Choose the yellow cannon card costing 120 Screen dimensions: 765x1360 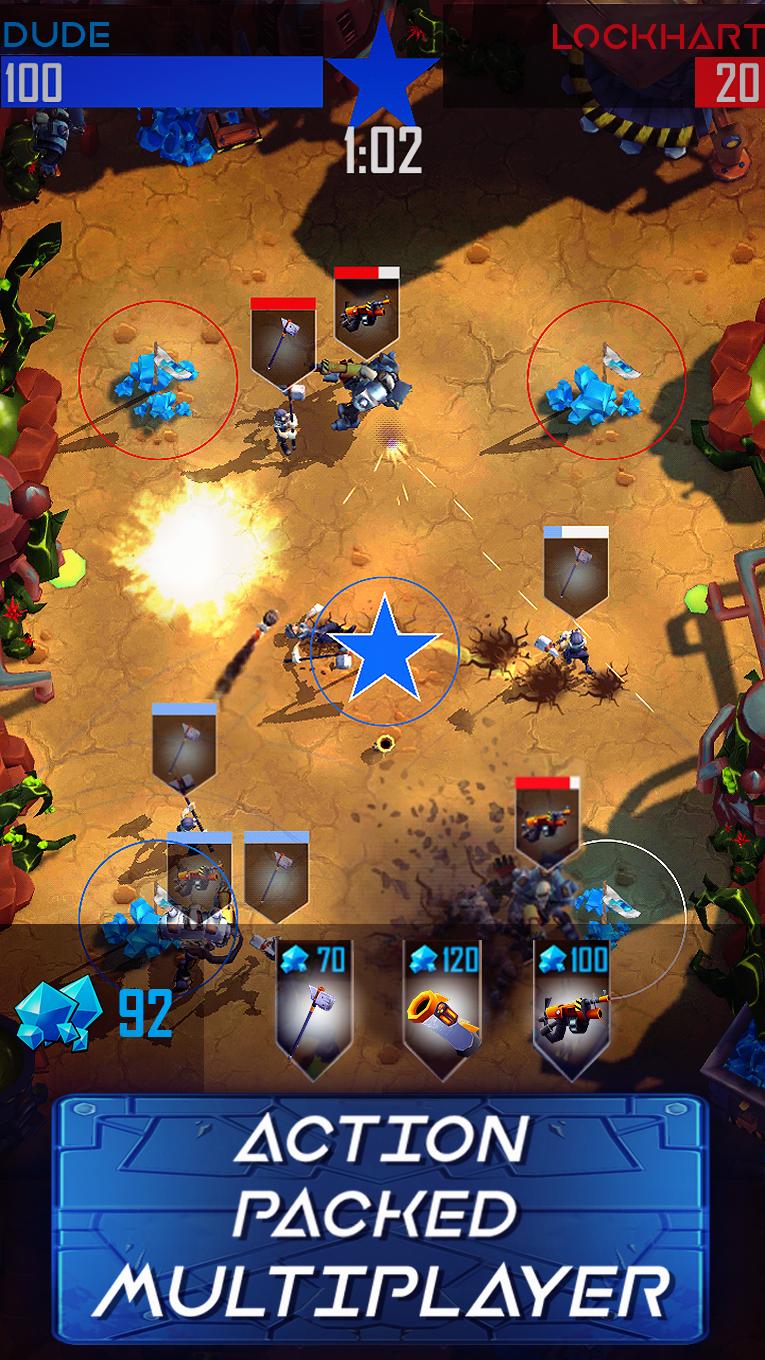[443, 1010]
